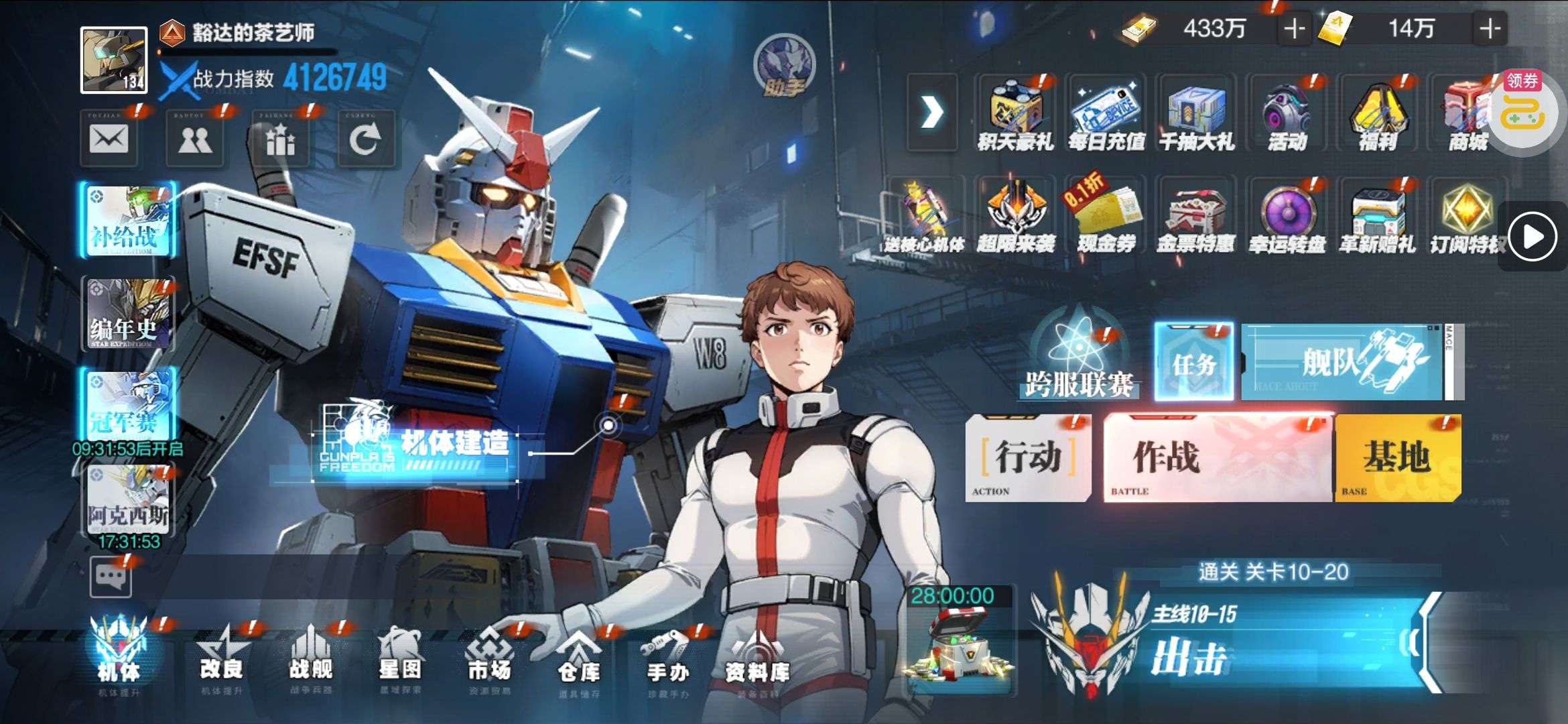Tap the player avatar portrait

(114, 60)
